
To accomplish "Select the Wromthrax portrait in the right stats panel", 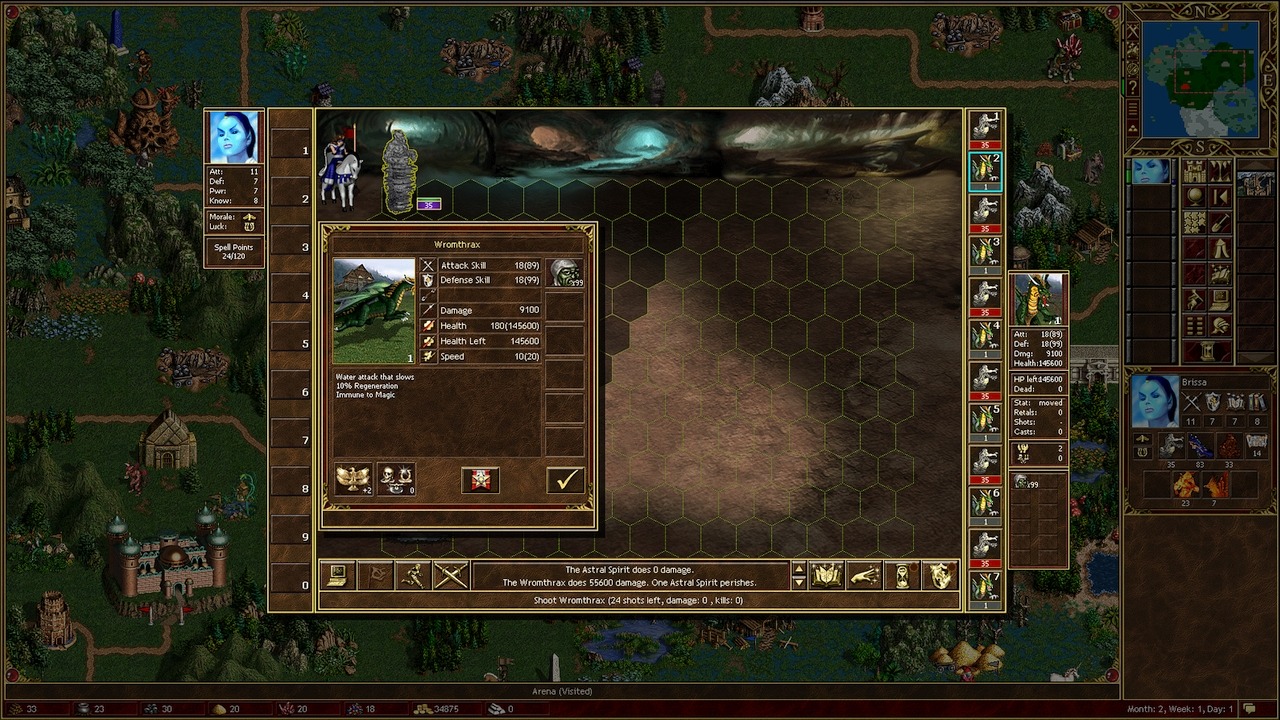I will pos(1039,300).
